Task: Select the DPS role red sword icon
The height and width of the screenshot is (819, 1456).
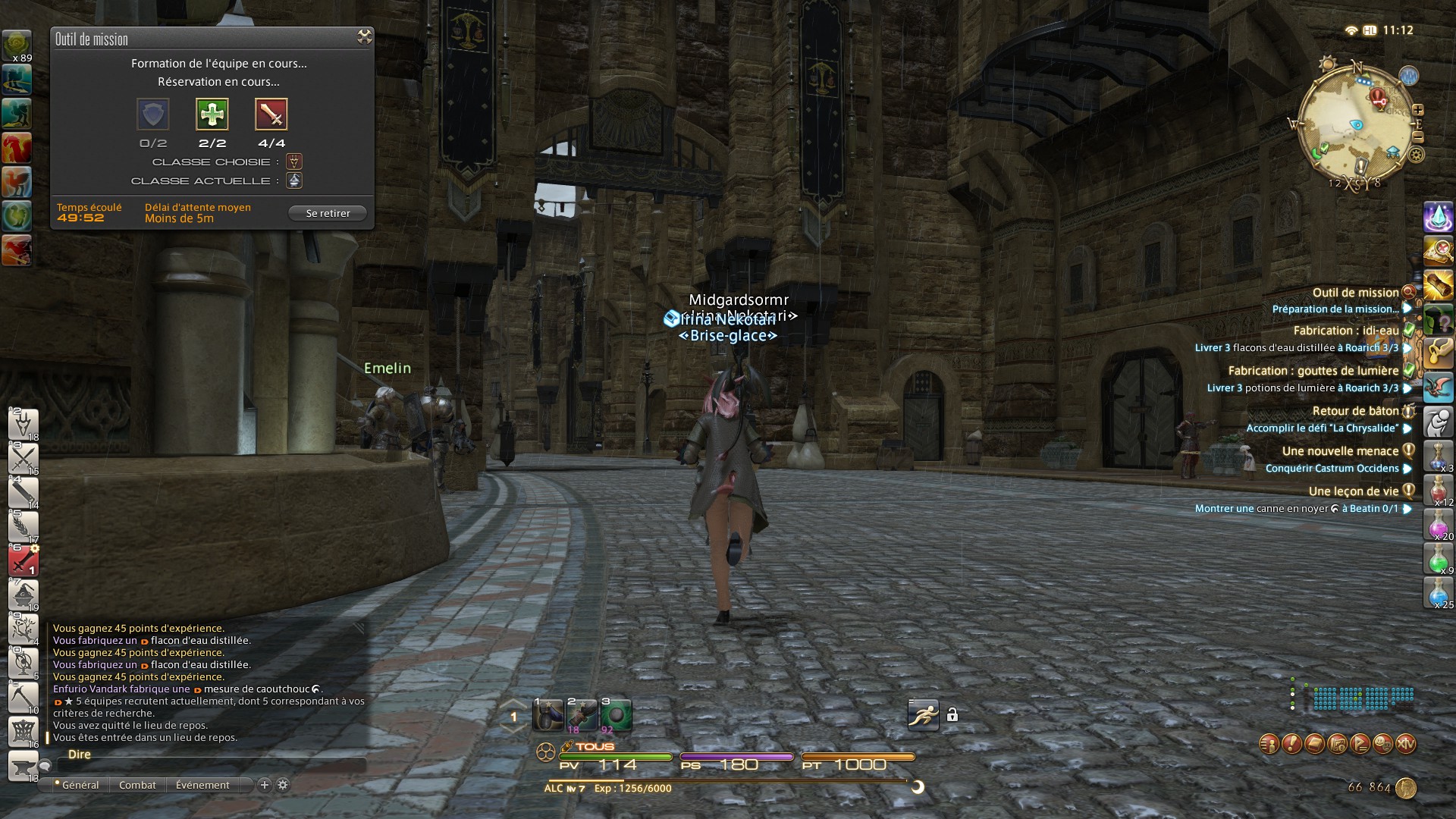Action: tap(271, 115)
